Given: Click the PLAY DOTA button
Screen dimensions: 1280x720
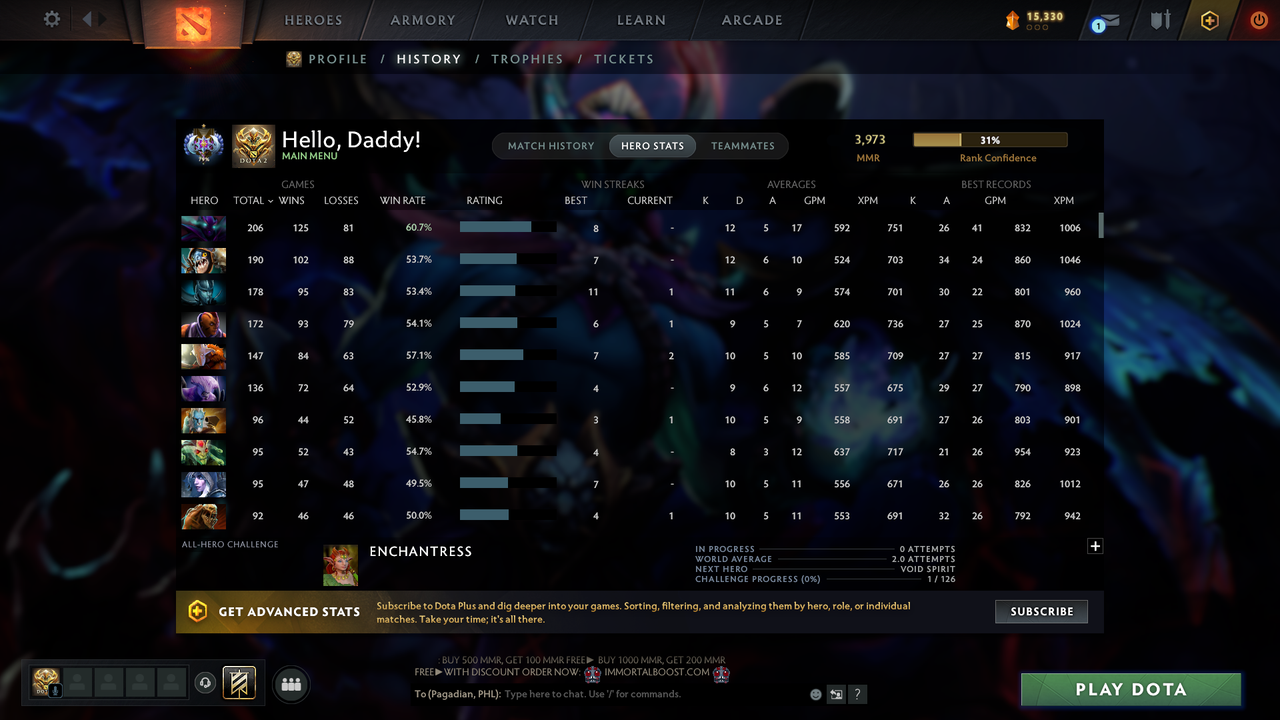Looking at the screenshot, I should (x=1131, y=689).
